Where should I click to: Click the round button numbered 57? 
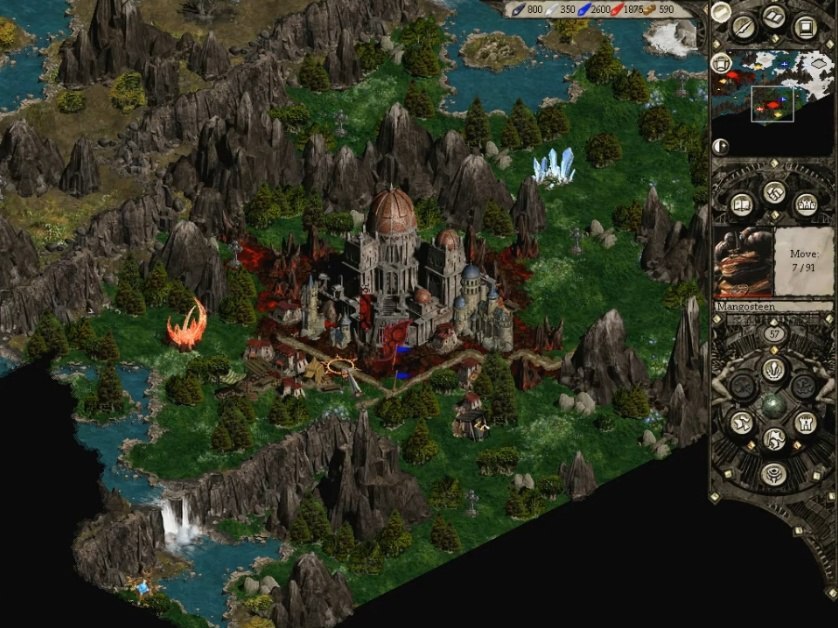tap(772, 333)
